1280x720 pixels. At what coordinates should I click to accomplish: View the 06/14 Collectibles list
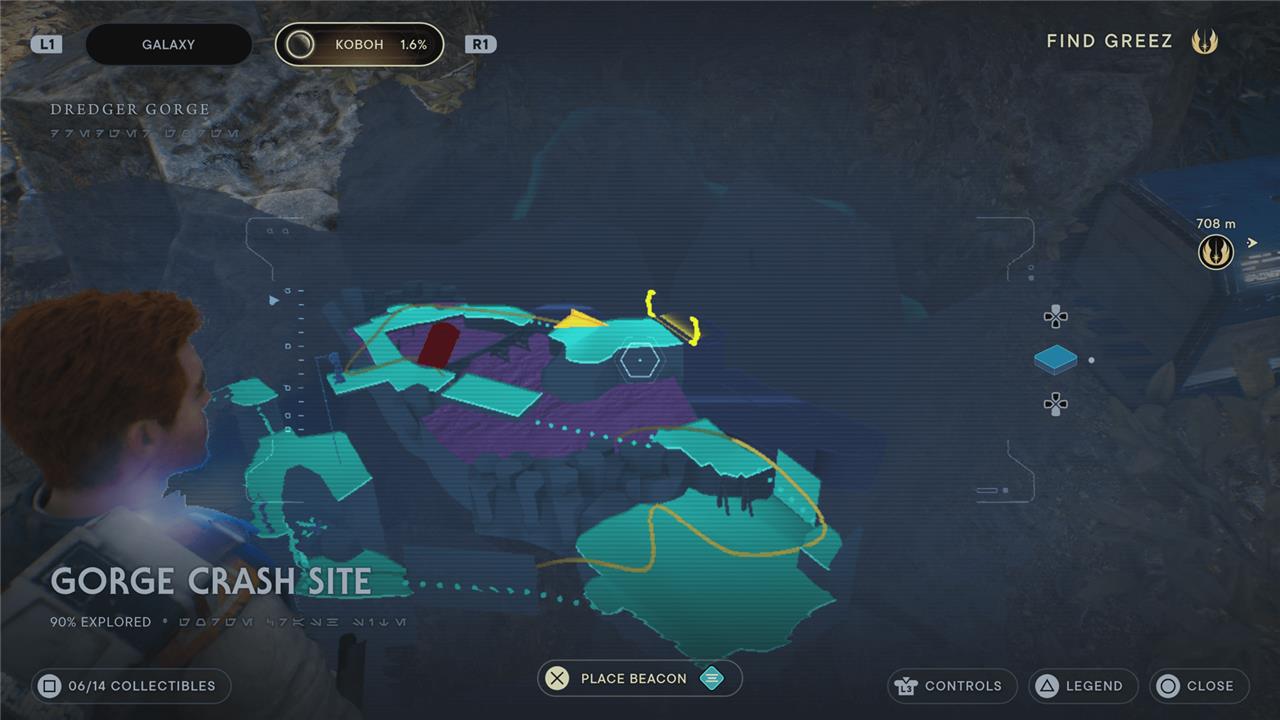tap(130, 686)
